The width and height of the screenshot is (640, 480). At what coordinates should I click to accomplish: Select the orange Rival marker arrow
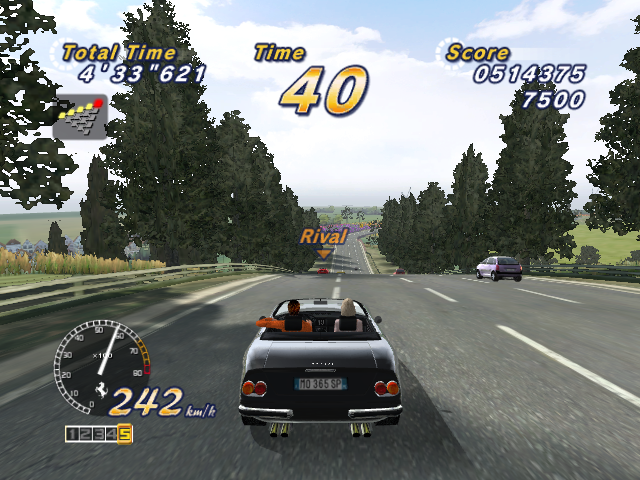(323, 254)
